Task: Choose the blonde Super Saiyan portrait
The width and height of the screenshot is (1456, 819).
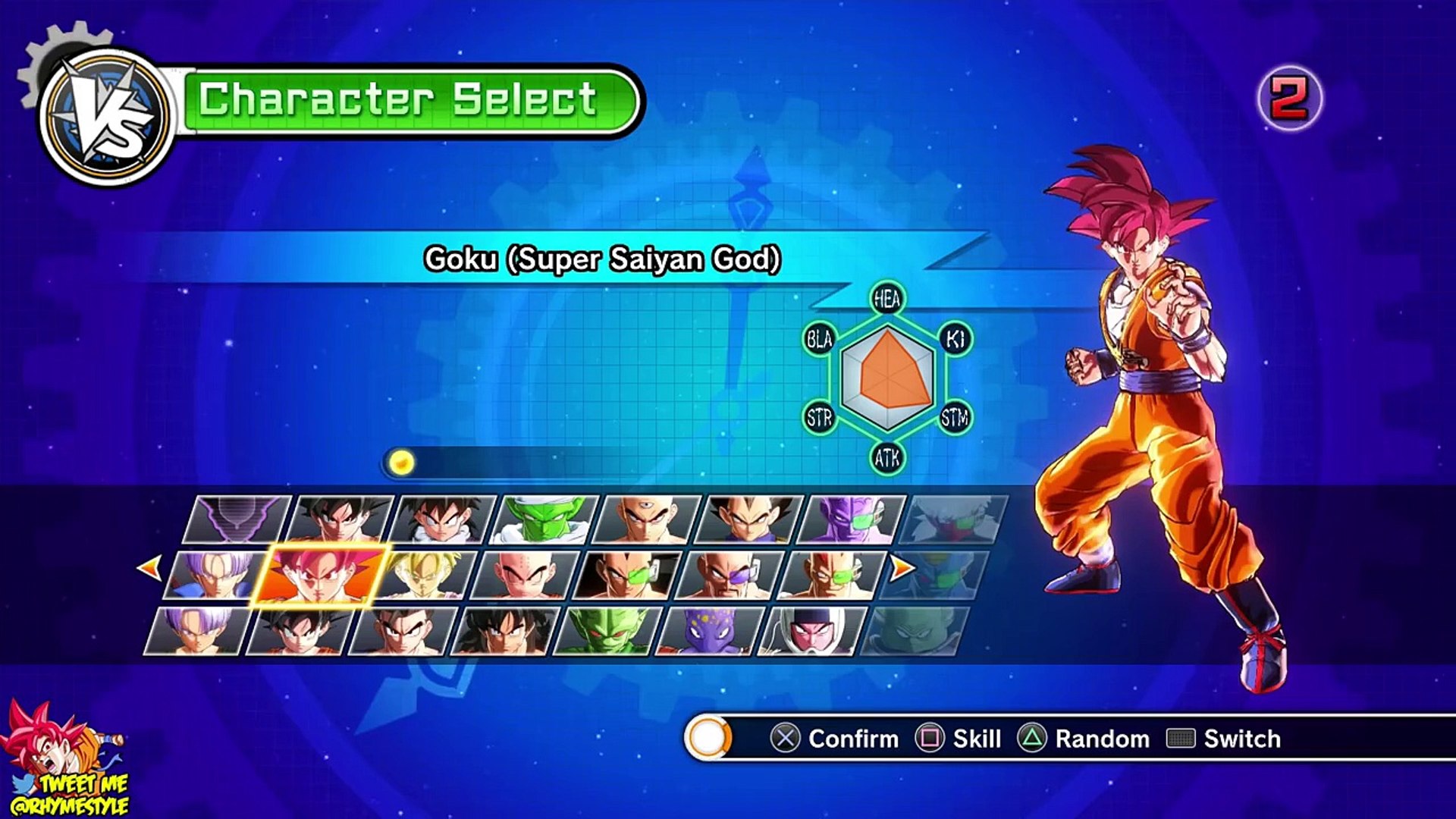Action: pyautogui.click(x=426, y=576)
